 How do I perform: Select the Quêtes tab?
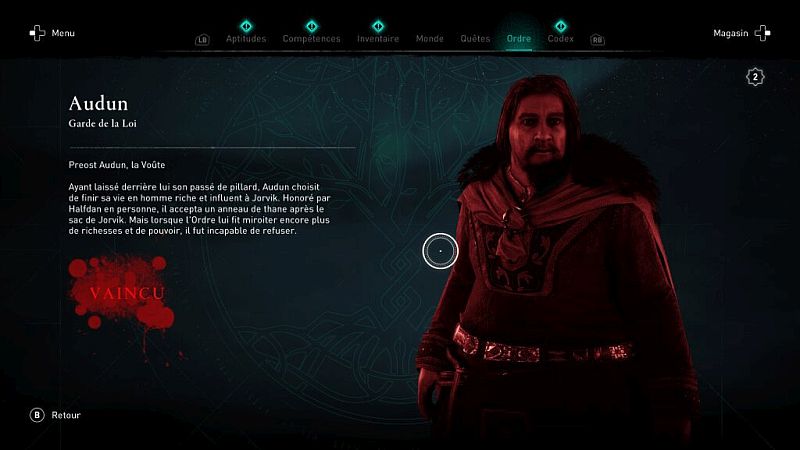pos(475,39)
